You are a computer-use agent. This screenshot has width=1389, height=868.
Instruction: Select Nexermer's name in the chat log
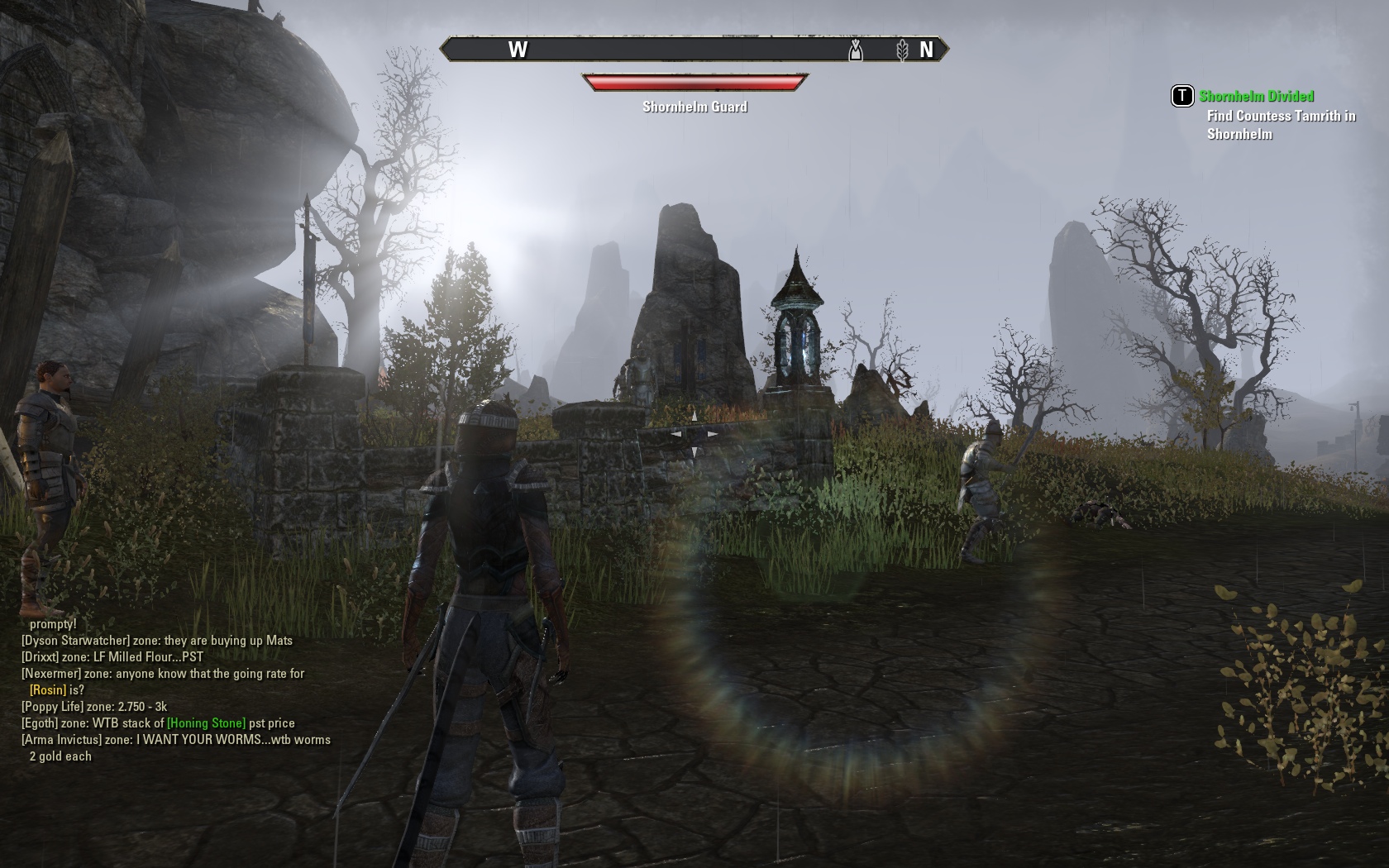(52, 674)
